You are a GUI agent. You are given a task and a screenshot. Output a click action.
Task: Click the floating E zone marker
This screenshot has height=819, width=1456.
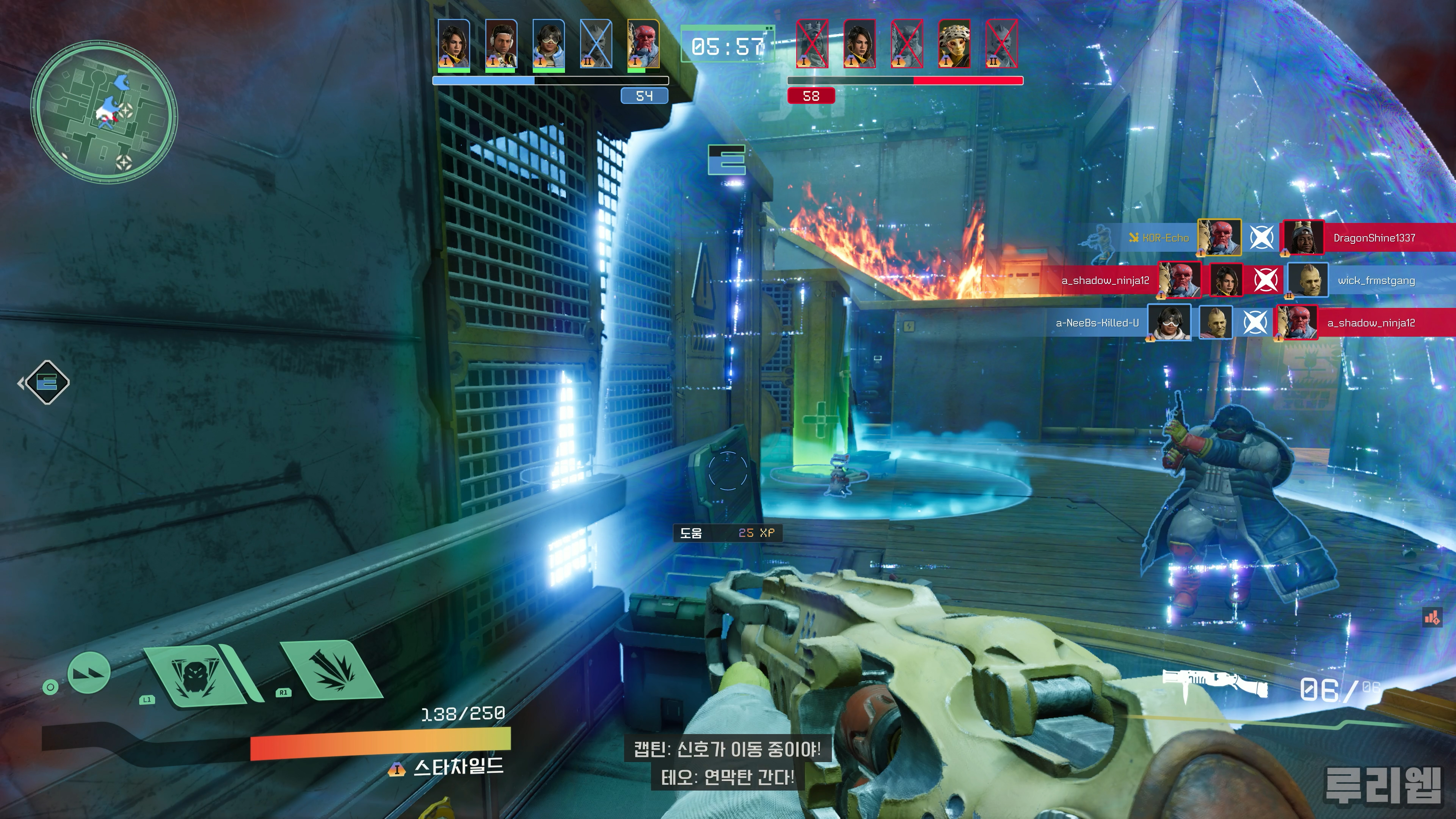click(x=727, y=160)
